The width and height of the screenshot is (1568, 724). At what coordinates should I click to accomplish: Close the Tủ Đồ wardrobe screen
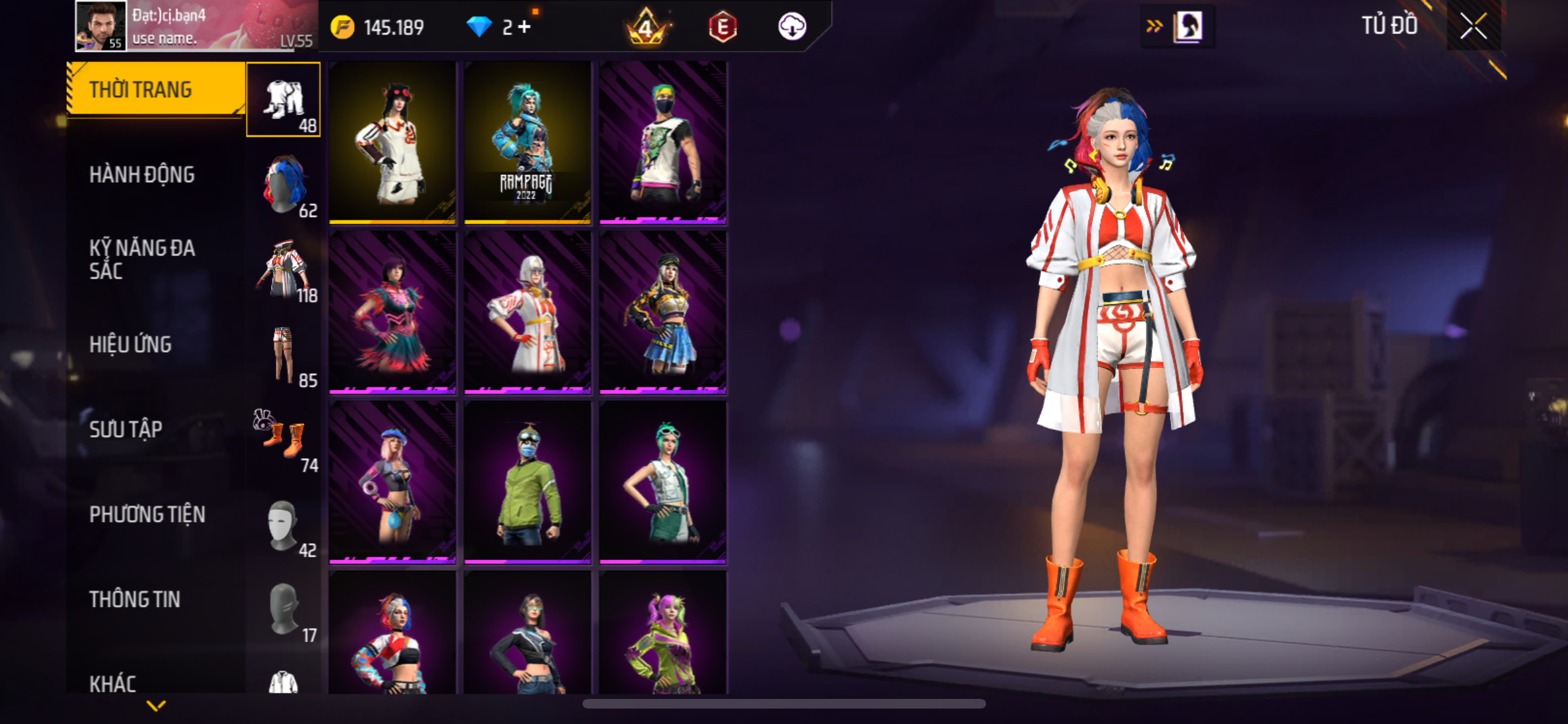(1473, 26)
